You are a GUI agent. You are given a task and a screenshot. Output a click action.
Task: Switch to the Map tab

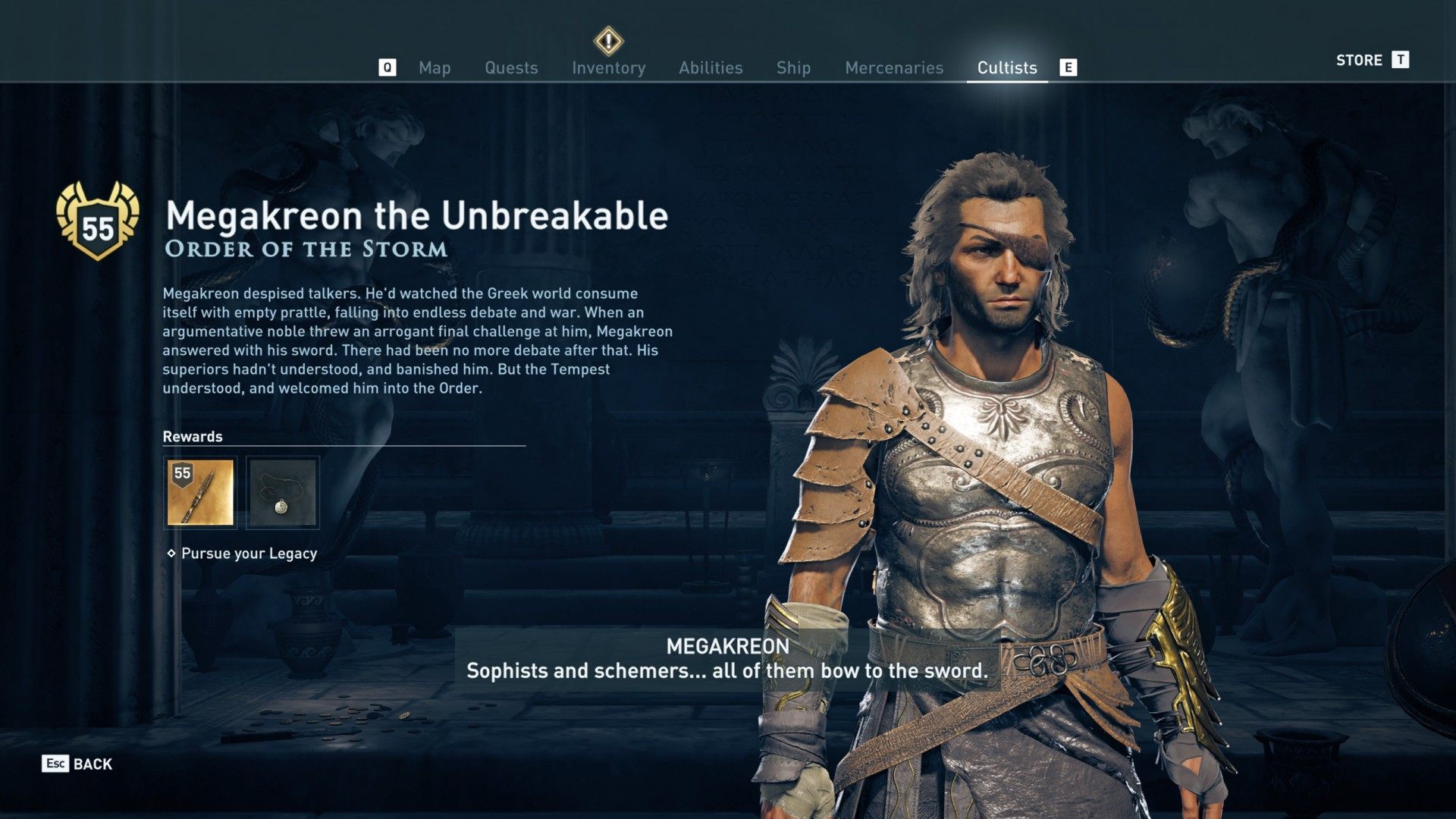click(435, 68)
